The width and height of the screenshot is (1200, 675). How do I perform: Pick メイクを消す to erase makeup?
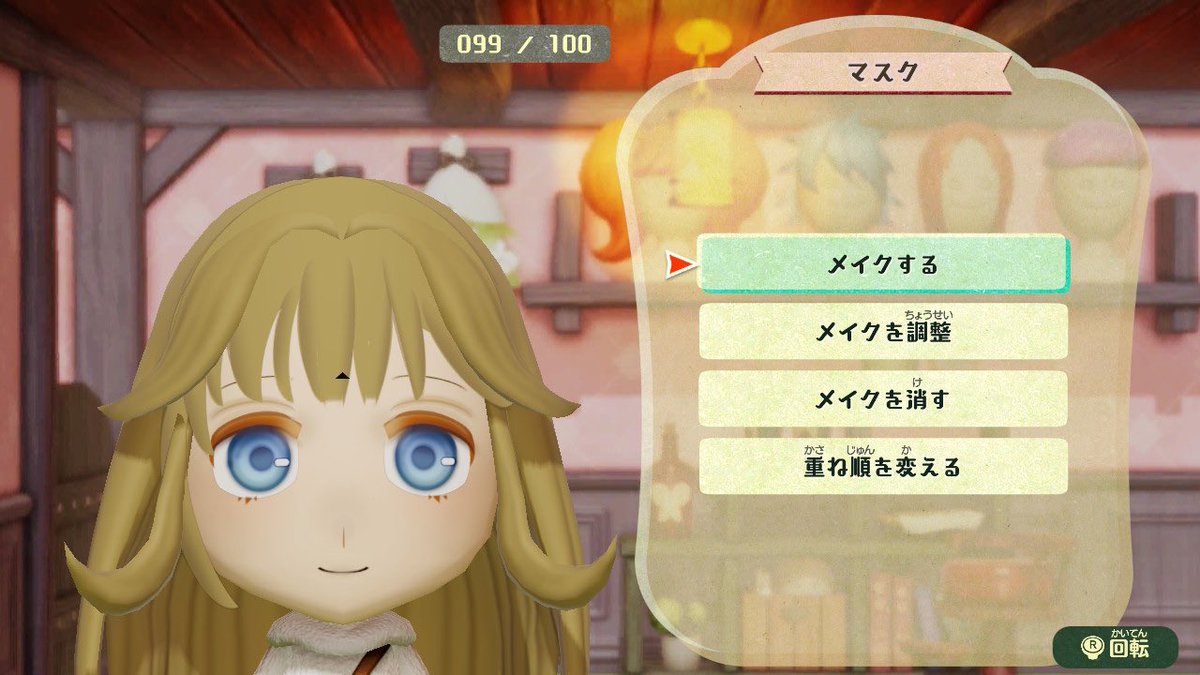point(882,399)
